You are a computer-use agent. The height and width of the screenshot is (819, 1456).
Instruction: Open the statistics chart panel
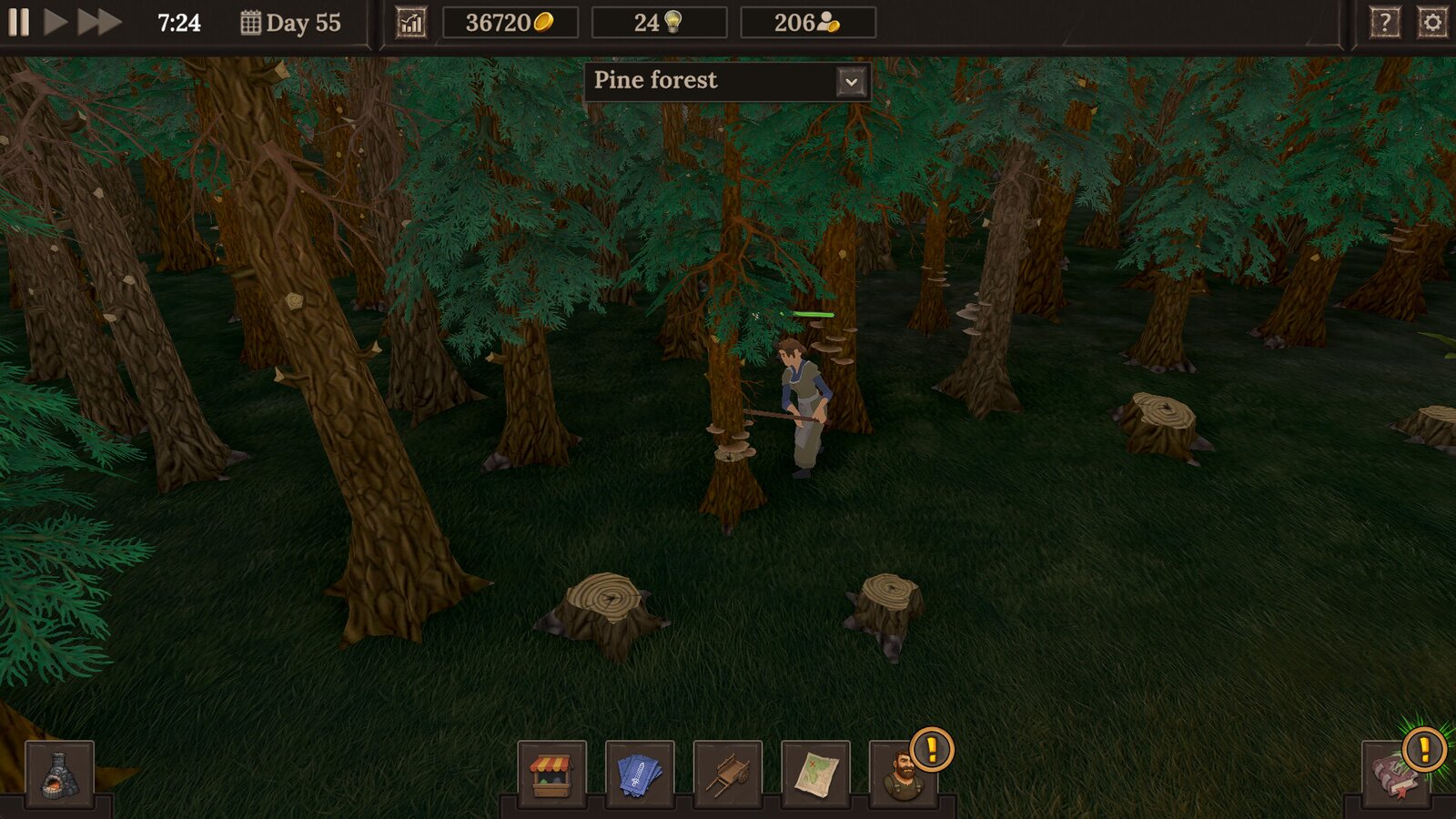411,23
